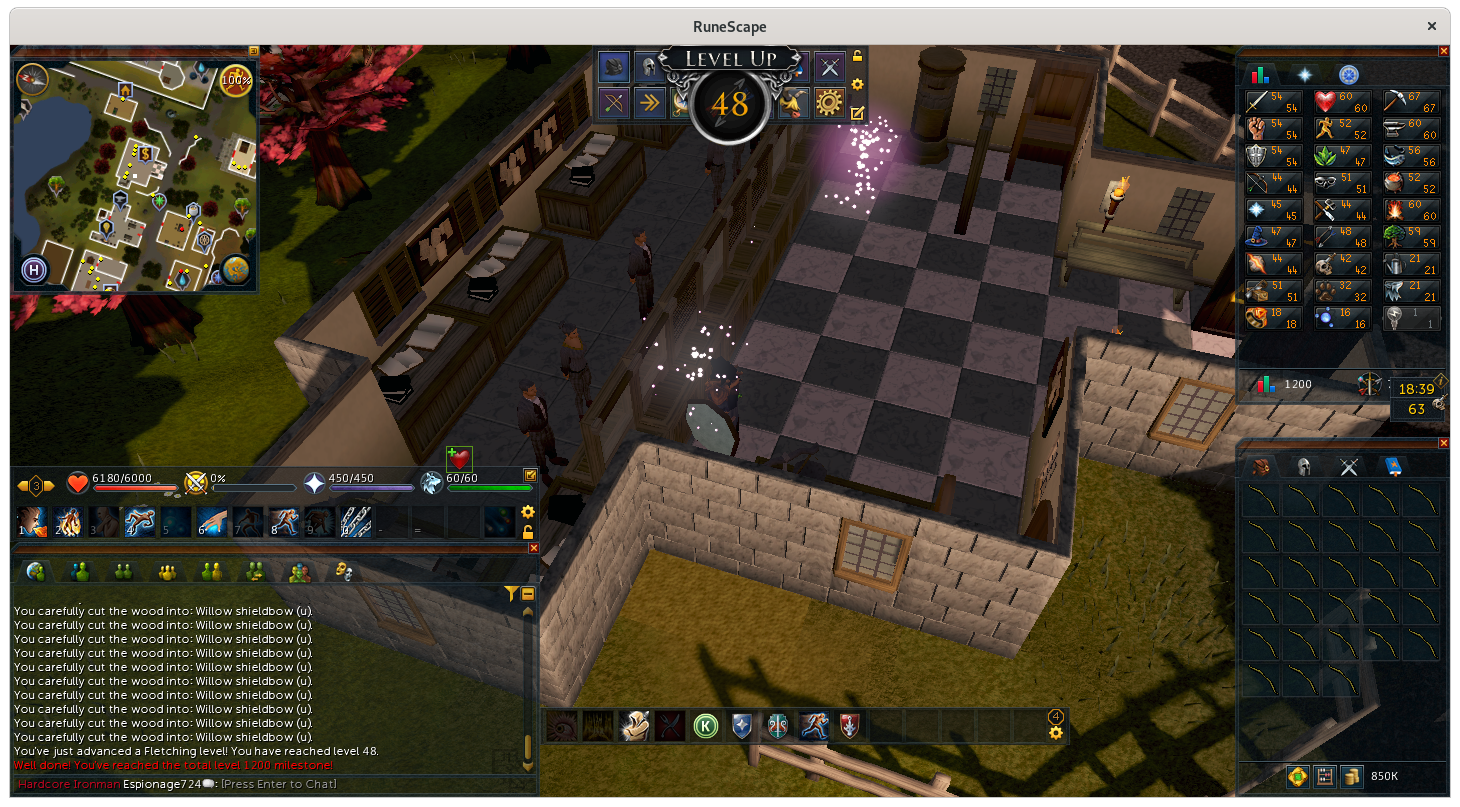This screenshot has width=1460, height=807.
Task: Click the green K icon on the bottom bar
Action: click(706, 726)
